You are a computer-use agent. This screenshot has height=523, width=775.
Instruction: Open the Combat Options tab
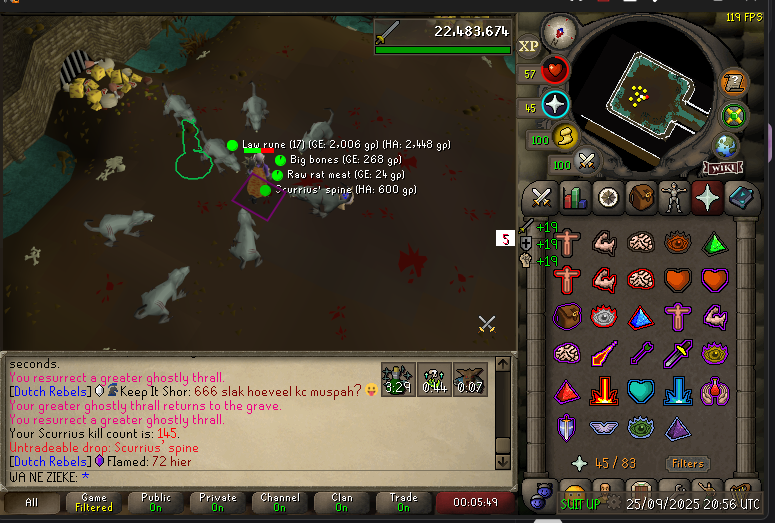[541, 198]
